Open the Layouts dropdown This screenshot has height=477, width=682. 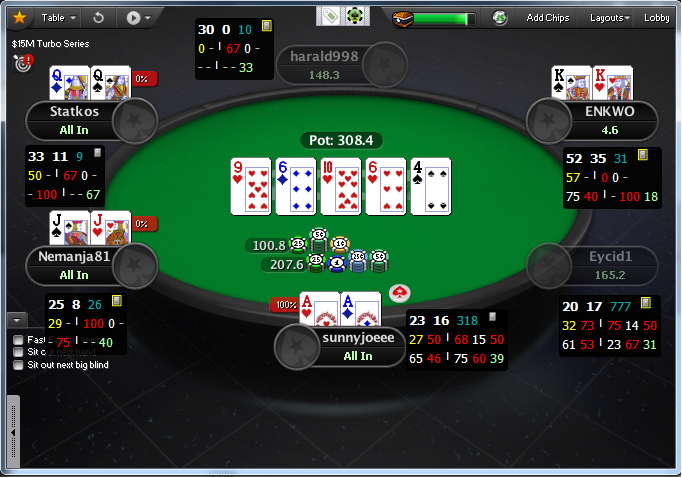click(x=609, y=17)
